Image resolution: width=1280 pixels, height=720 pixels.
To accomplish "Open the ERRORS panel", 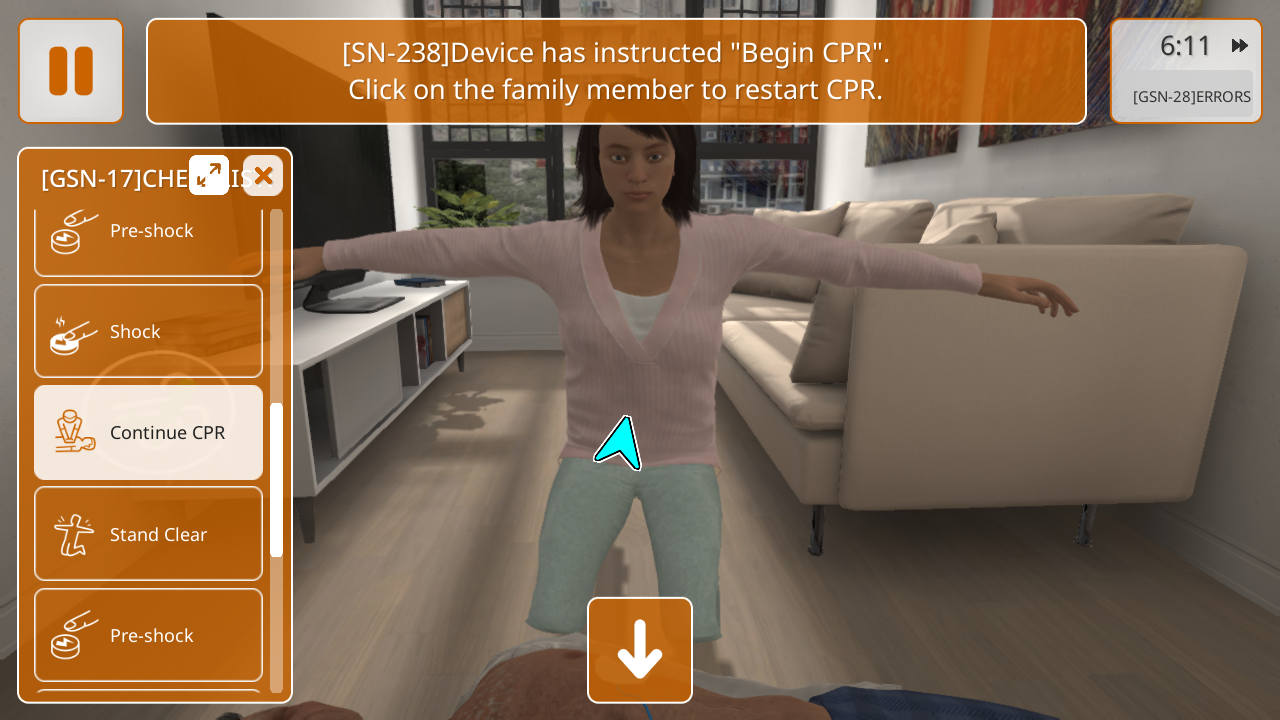I will pyautogui.click(x=1190, y=97).
